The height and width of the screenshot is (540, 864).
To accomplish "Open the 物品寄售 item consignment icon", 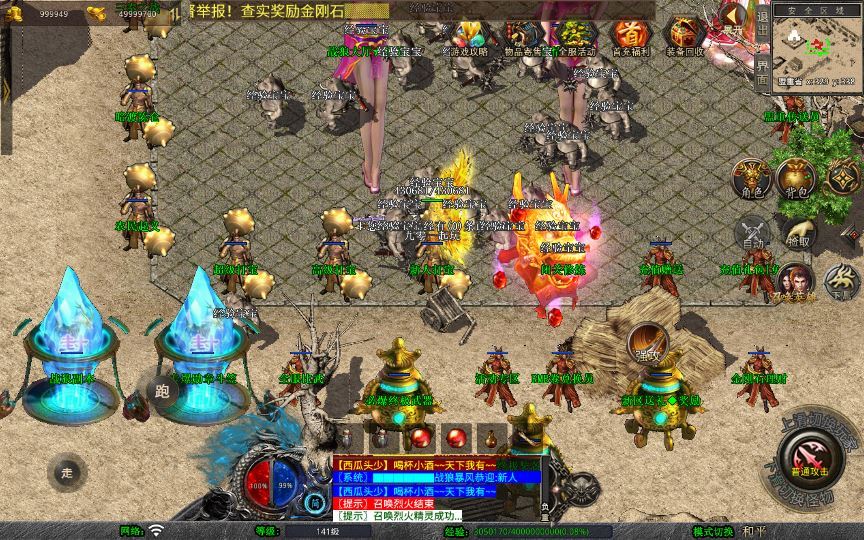I will pyautogui.click(x=518, y=36).
